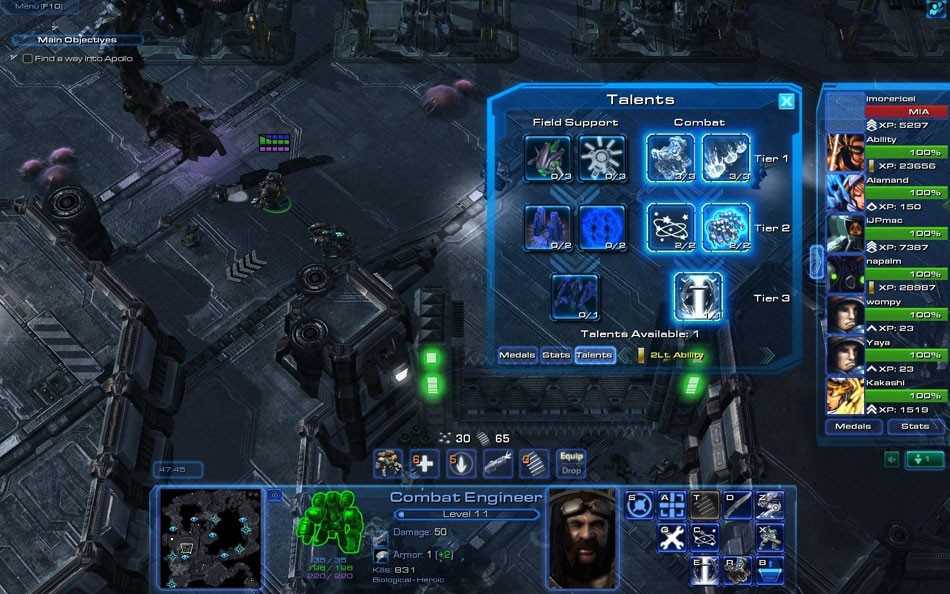950x594 pixels.
Task: Close the Talents window
Action: point(786,101)
